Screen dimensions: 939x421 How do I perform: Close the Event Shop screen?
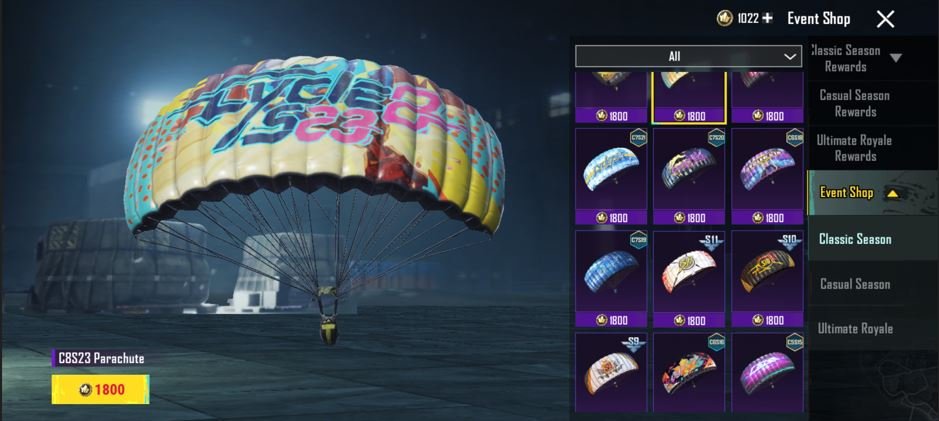885,19
